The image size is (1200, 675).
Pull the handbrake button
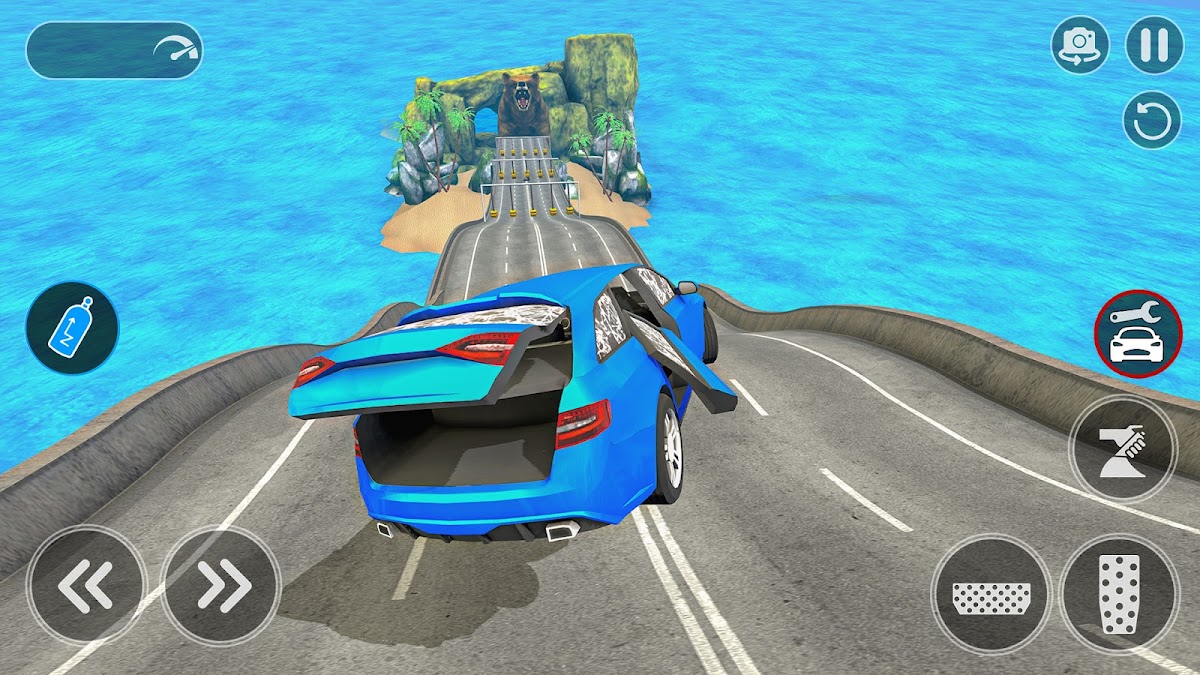(1122, 448)
